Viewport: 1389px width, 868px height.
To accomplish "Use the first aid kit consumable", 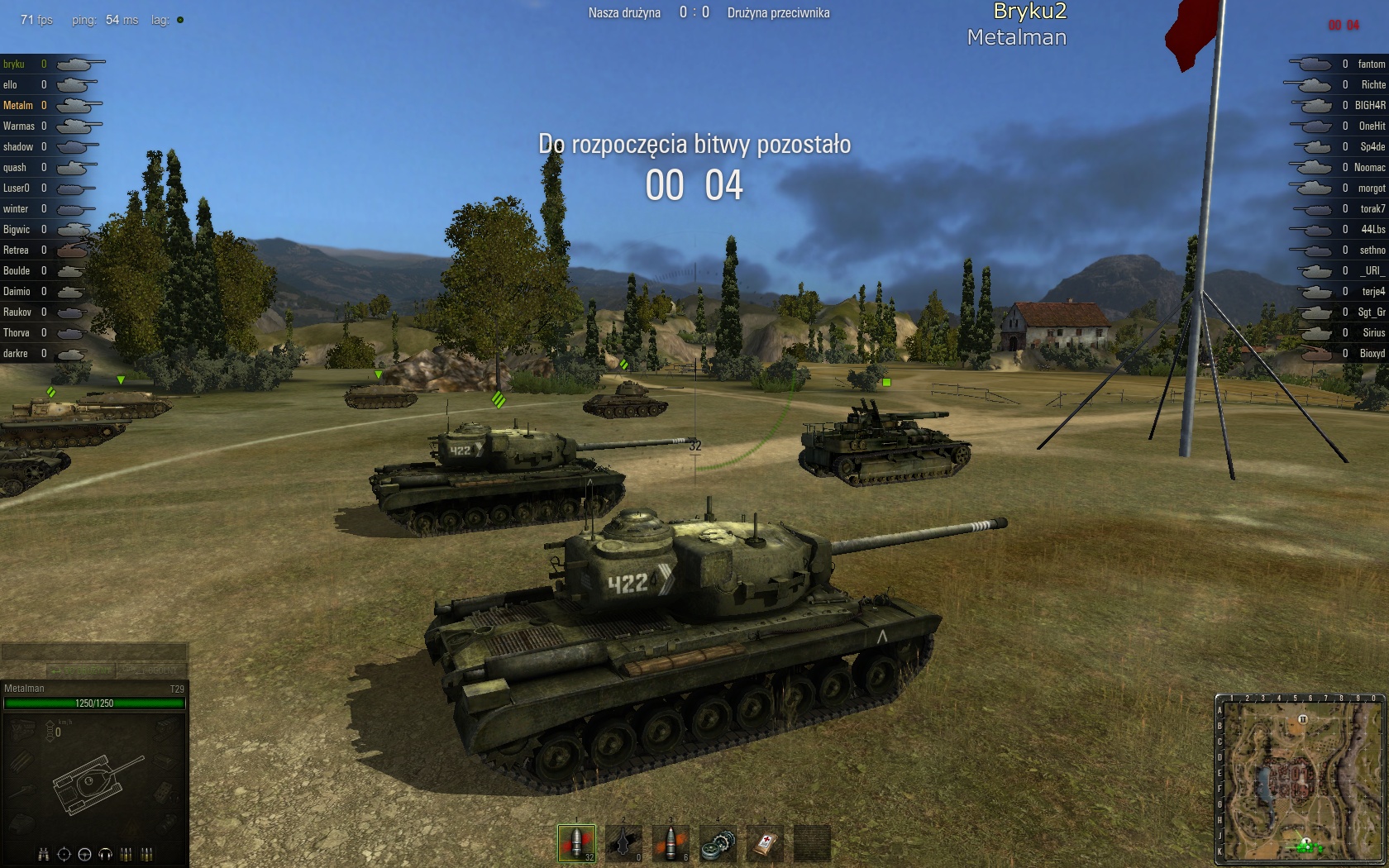I will point(765,843).
